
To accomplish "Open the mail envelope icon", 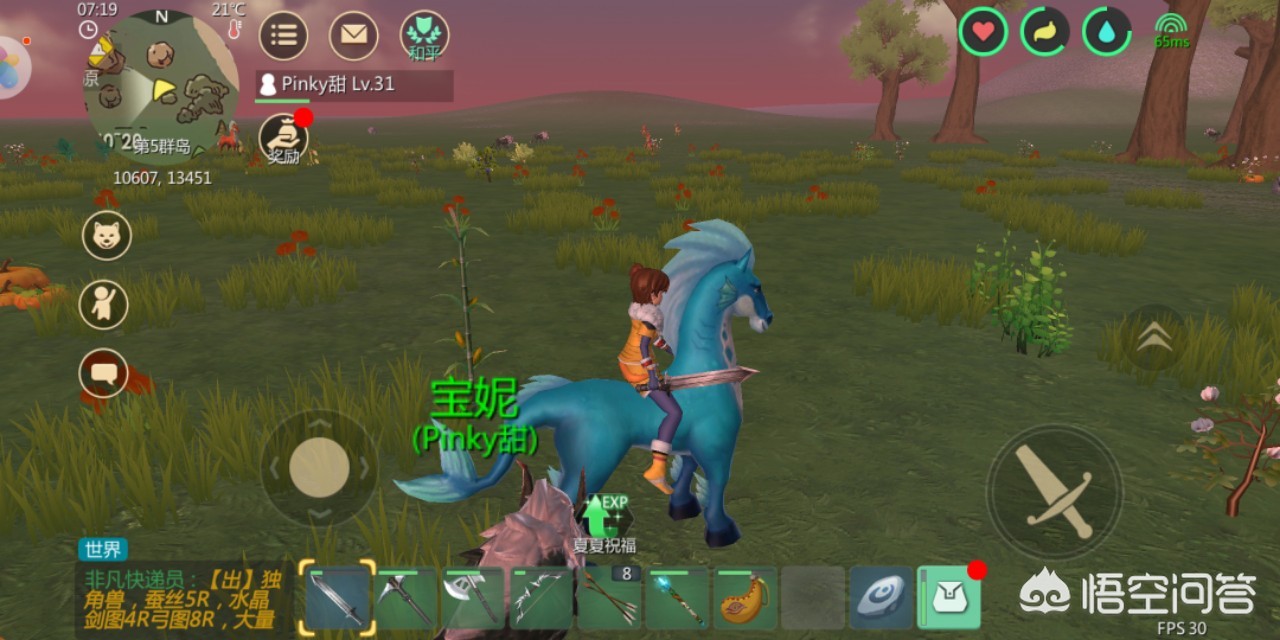I will point(353,36).
